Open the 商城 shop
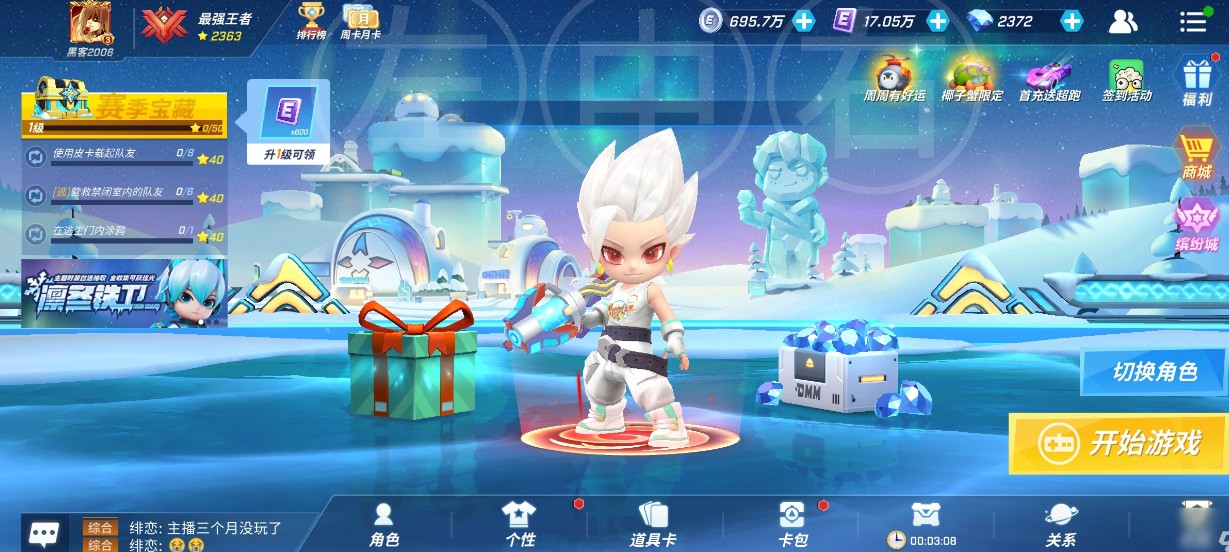Image resolution: width=1229 pixels, height=552 pixels. 1197,157
